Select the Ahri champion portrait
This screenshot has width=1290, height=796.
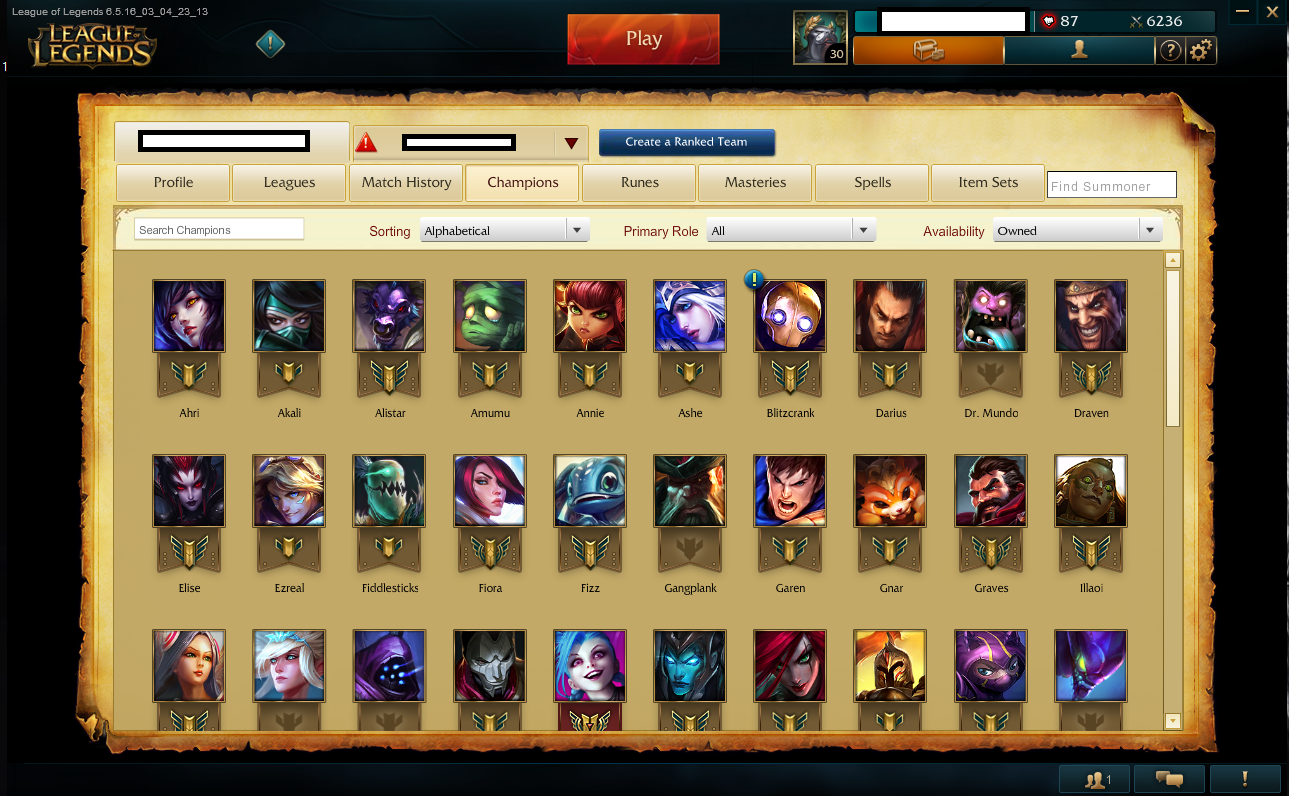pos(189,316)
